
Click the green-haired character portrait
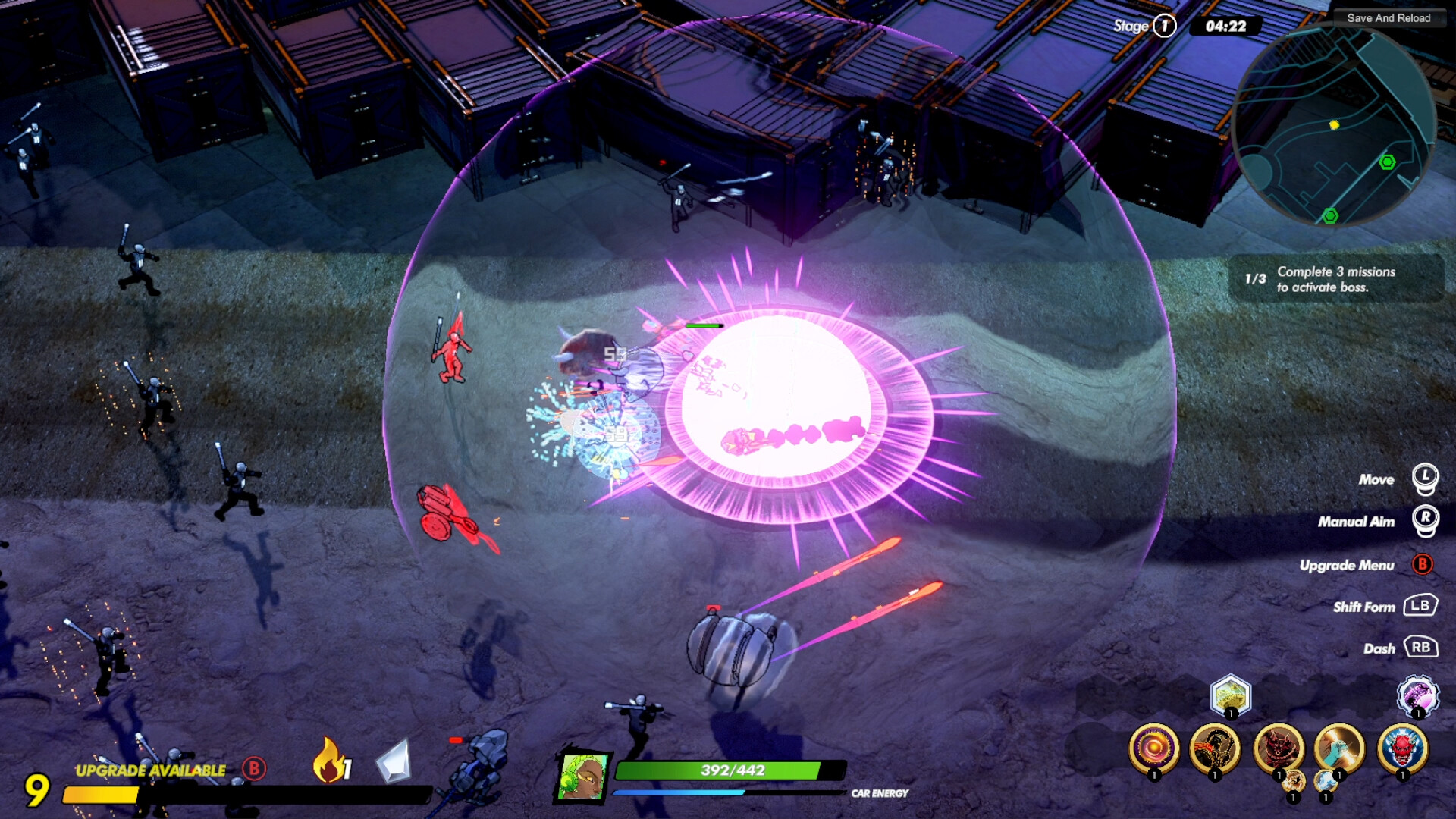(x=583, y=777)
